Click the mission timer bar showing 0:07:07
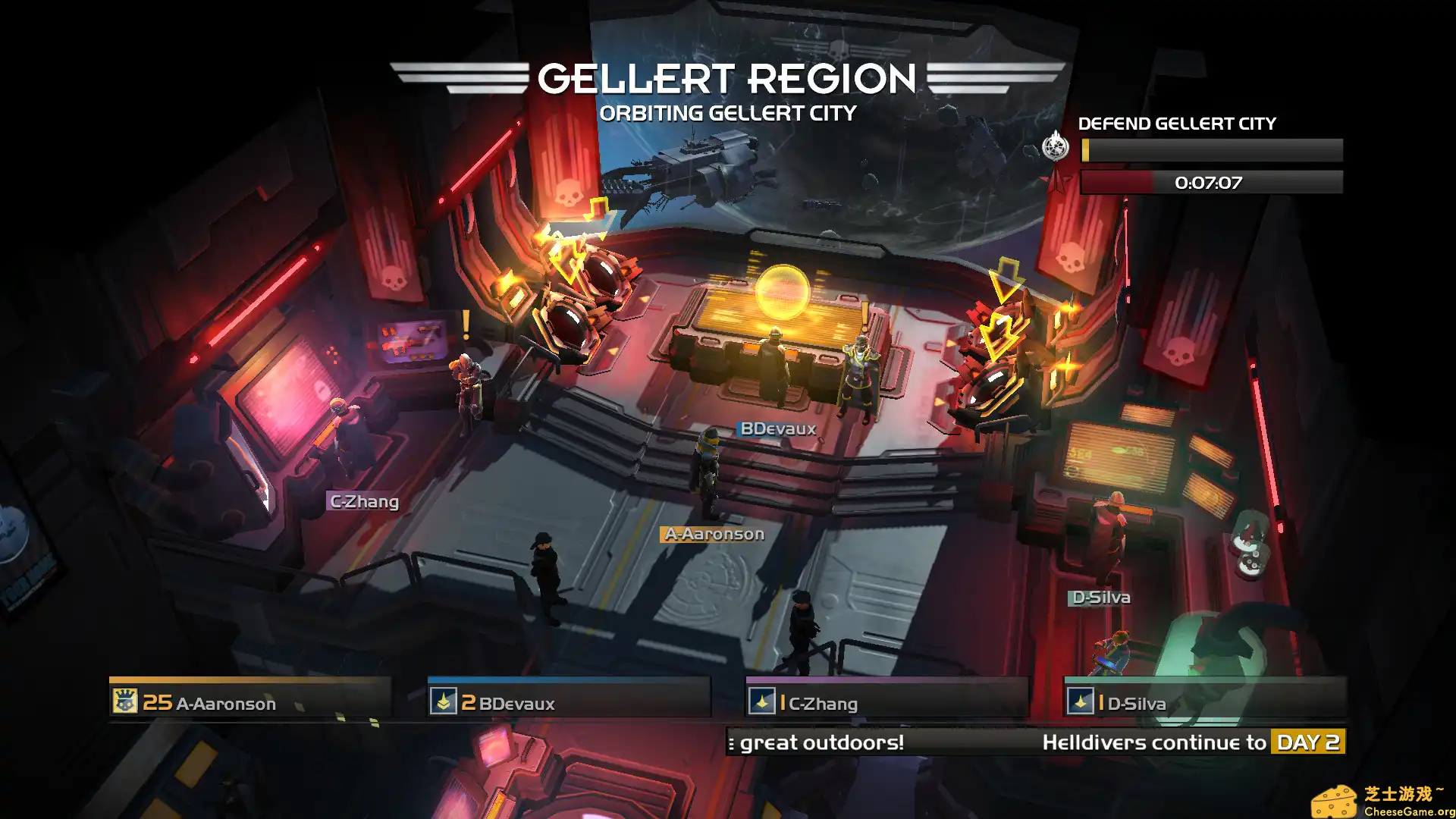This screenshot has height=819, width=1456. (x=1211, y=181)
